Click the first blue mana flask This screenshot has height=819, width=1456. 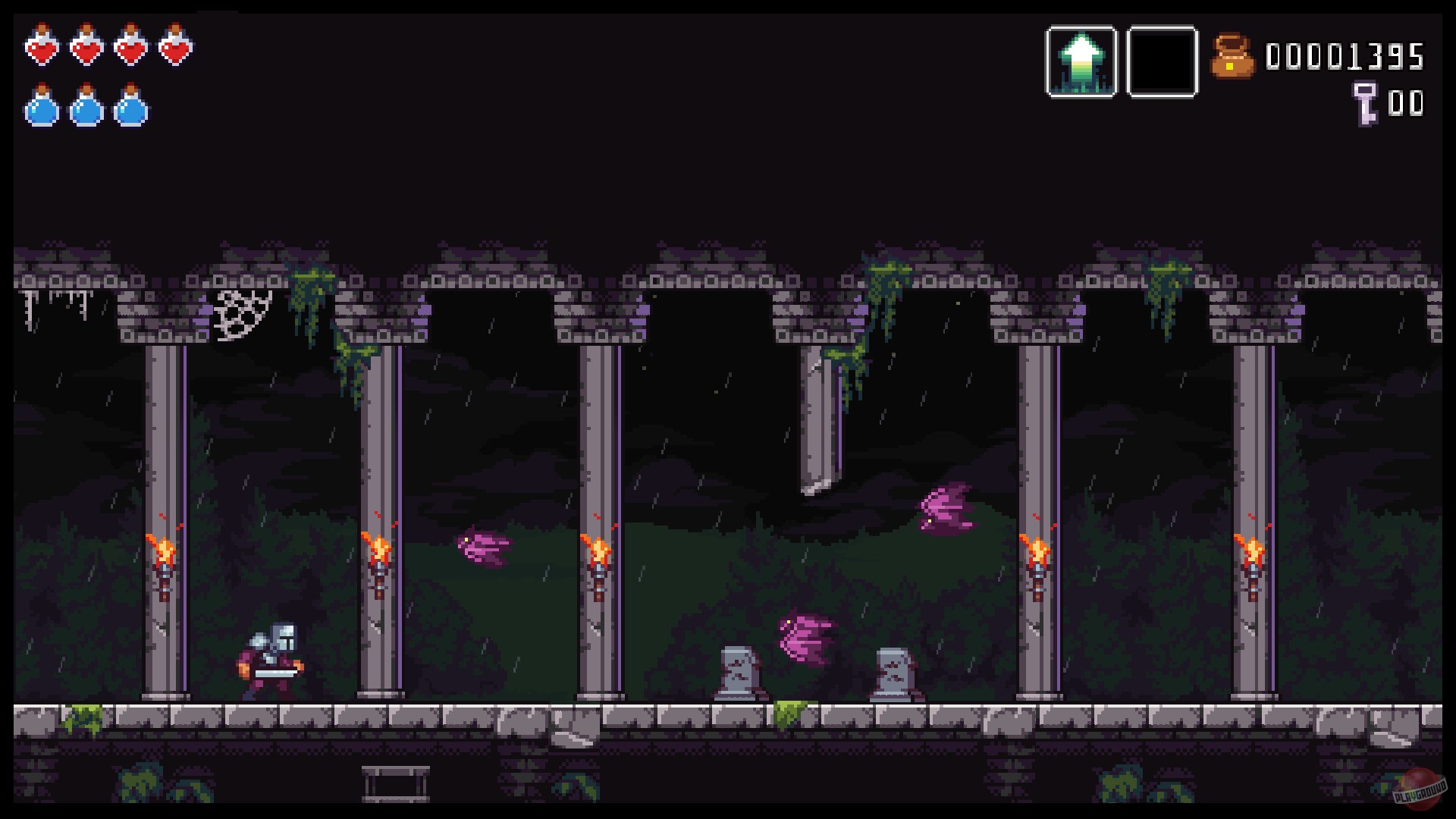(43, 106)
